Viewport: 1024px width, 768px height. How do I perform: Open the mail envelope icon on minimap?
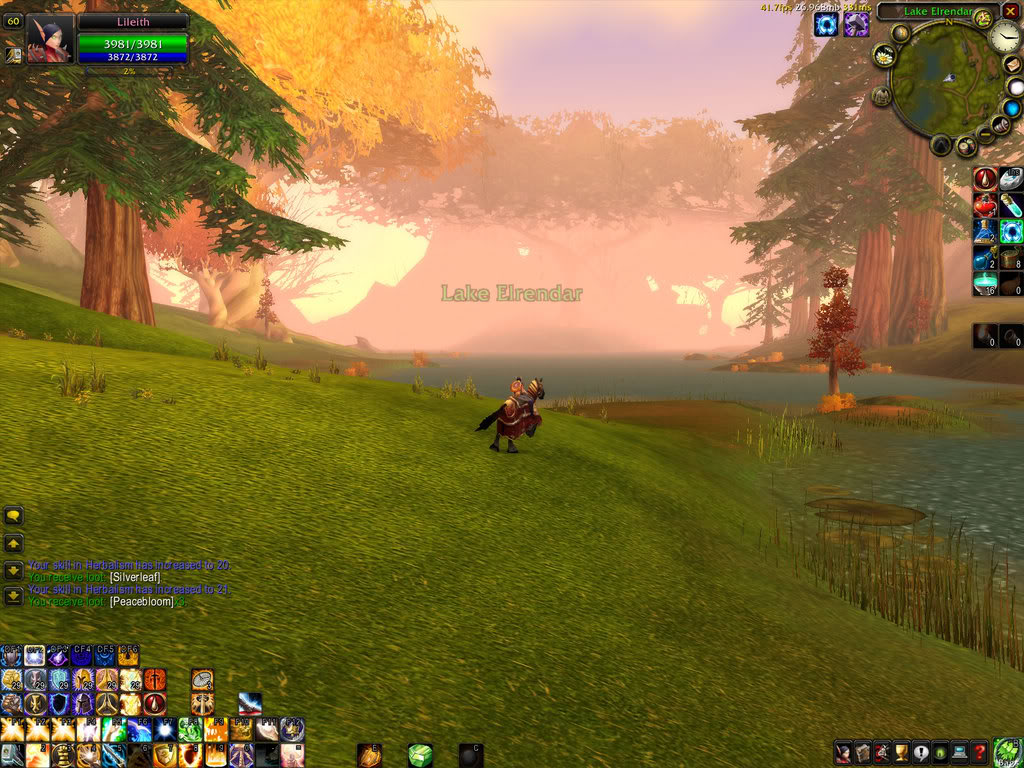click(x=1012, y=65)
